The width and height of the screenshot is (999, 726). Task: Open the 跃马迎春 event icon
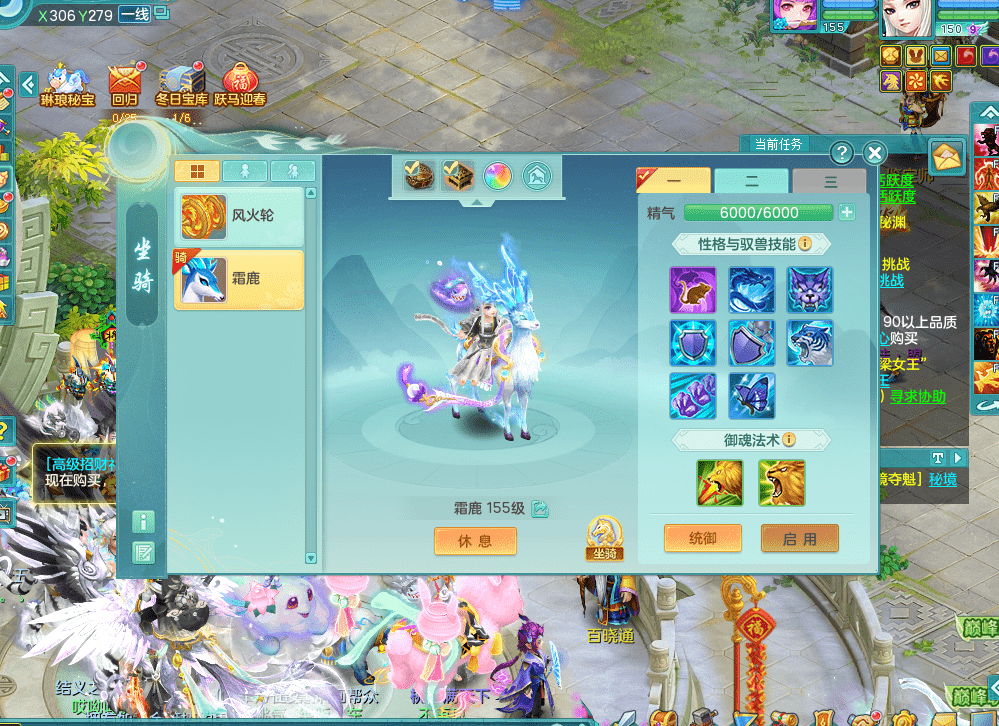pos(240,80)
